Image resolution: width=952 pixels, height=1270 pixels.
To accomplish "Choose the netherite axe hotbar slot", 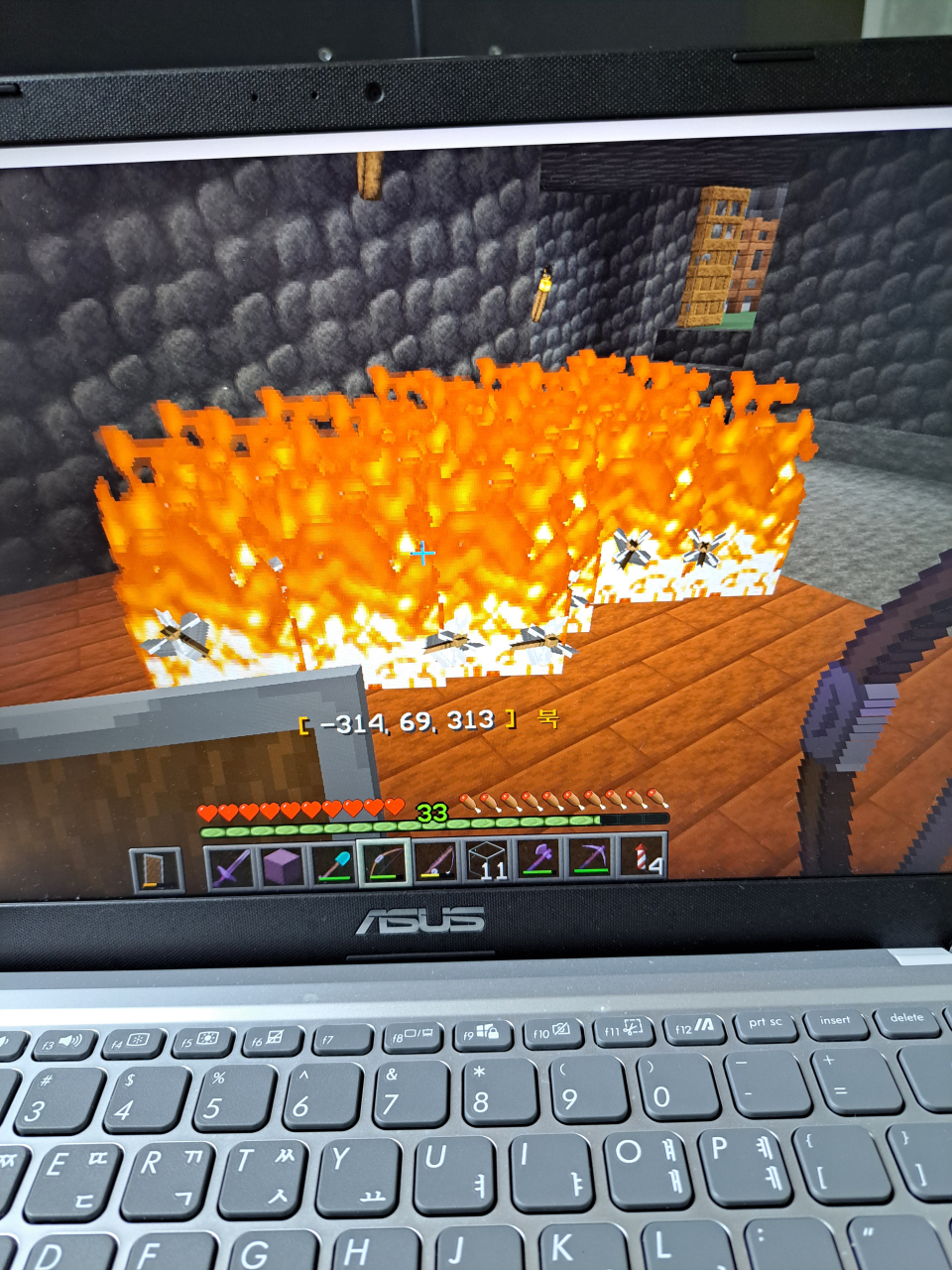I will (x=538, y=858).
